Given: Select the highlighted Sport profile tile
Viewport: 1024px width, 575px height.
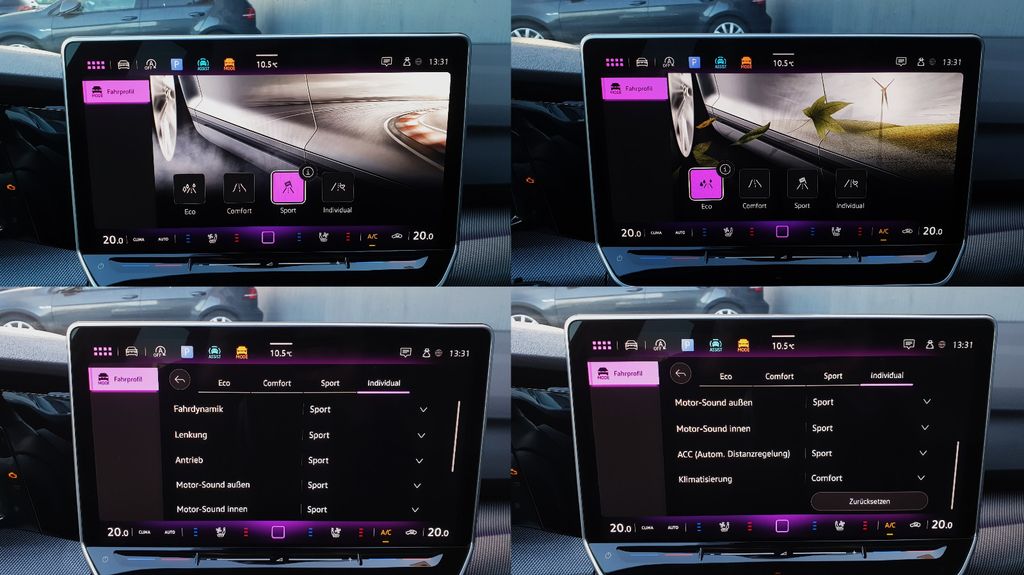Looking at the screenshot, I should pos(288,187).
